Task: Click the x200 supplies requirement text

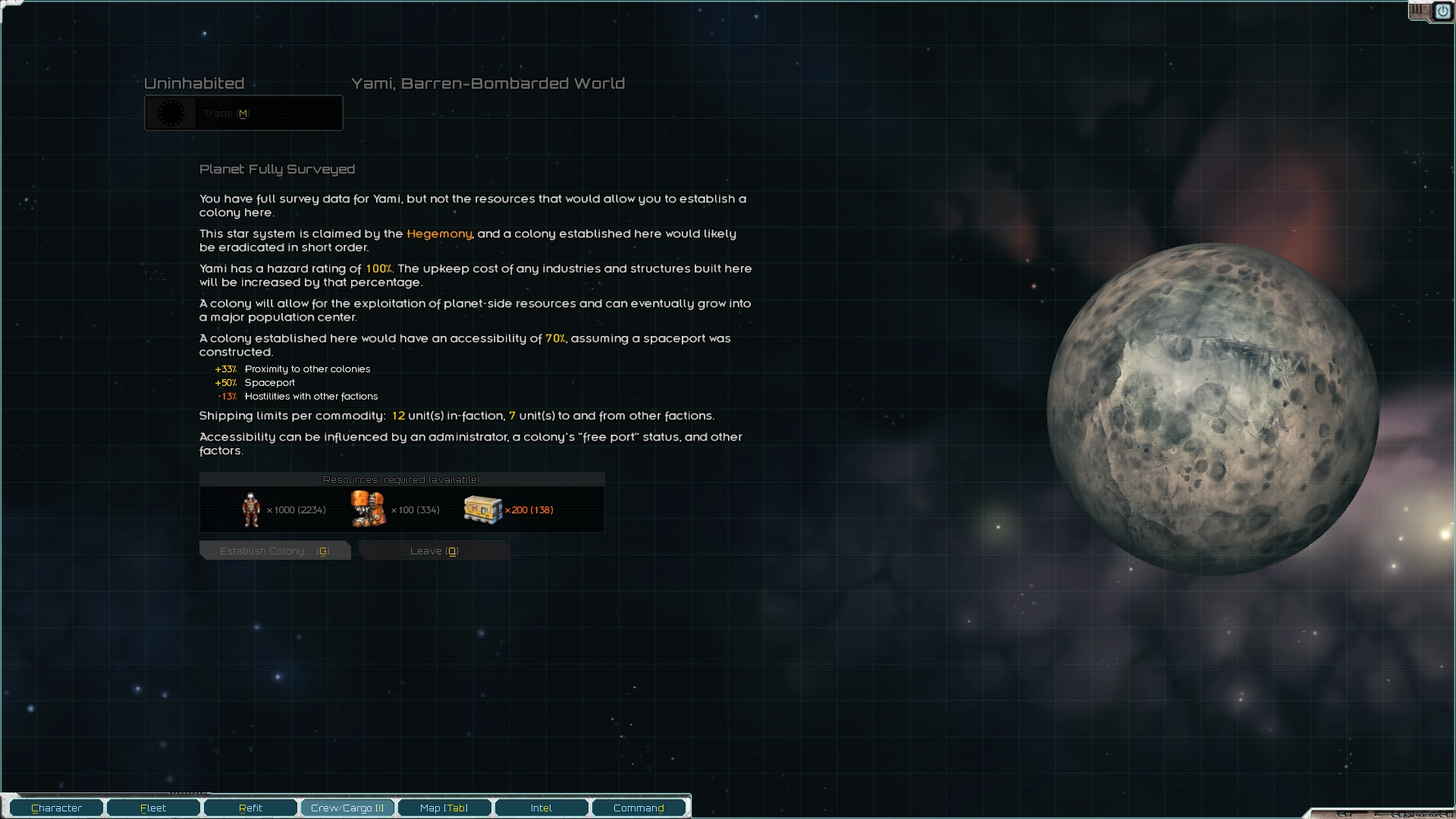Action: coord(529,510)
